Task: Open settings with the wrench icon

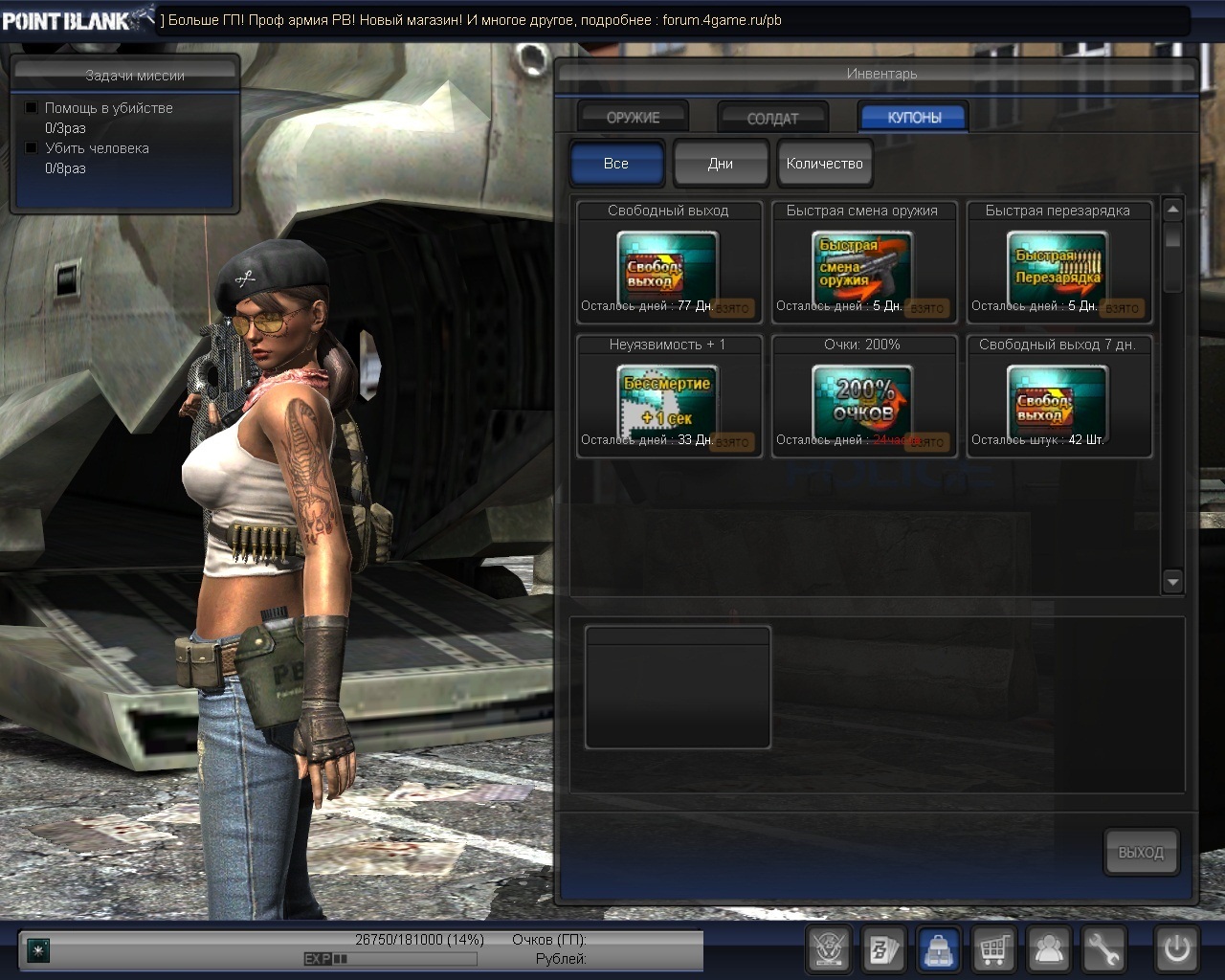Action: pyautogui.click(x=1103, y=949)
